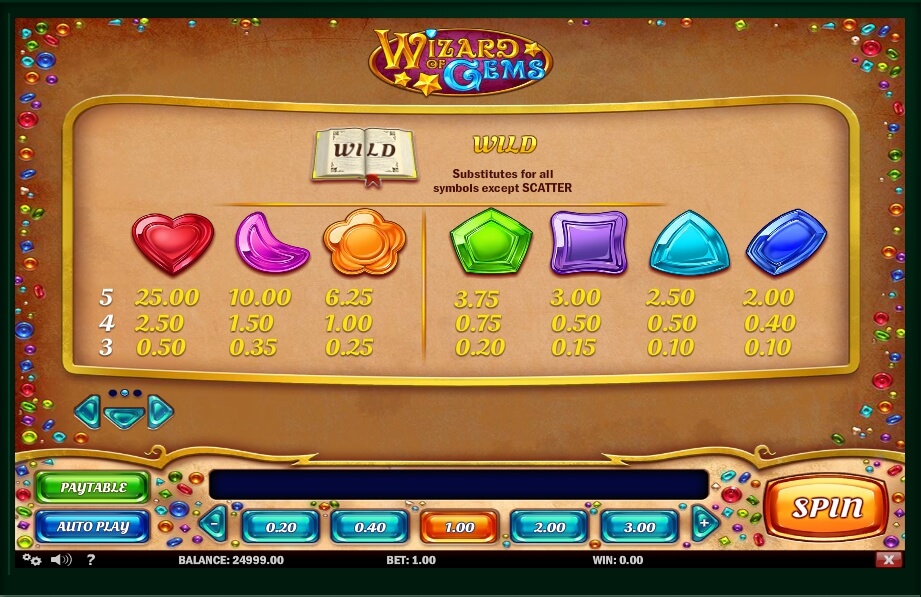Hit the orange SPIN button
The image size is (921, 597).
[826, 507]
